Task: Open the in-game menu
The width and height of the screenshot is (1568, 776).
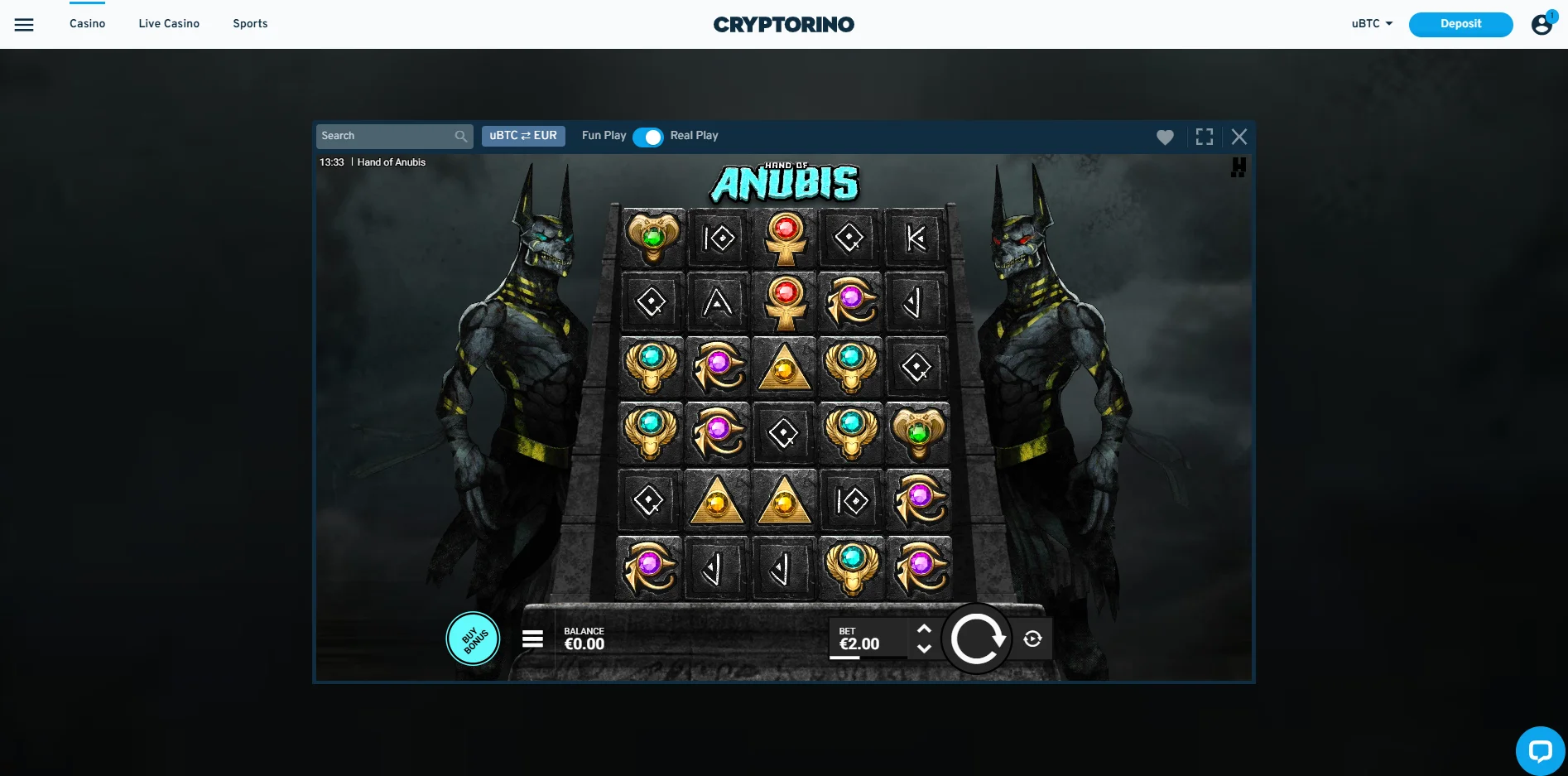Action: click(x=532, y=638)
